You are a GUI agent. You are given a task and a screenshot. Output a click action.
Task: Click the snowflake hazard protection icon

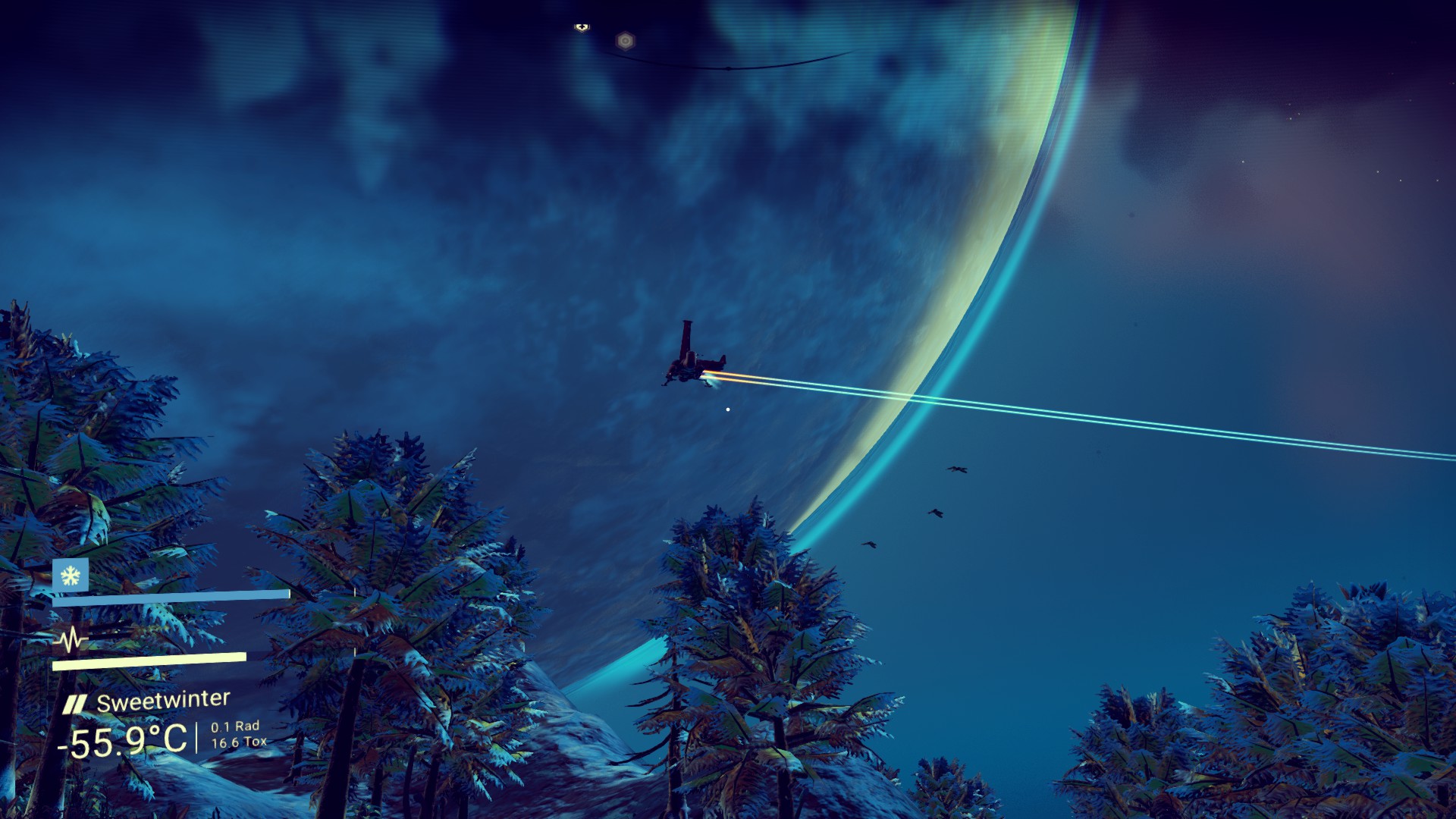point(71,576)
